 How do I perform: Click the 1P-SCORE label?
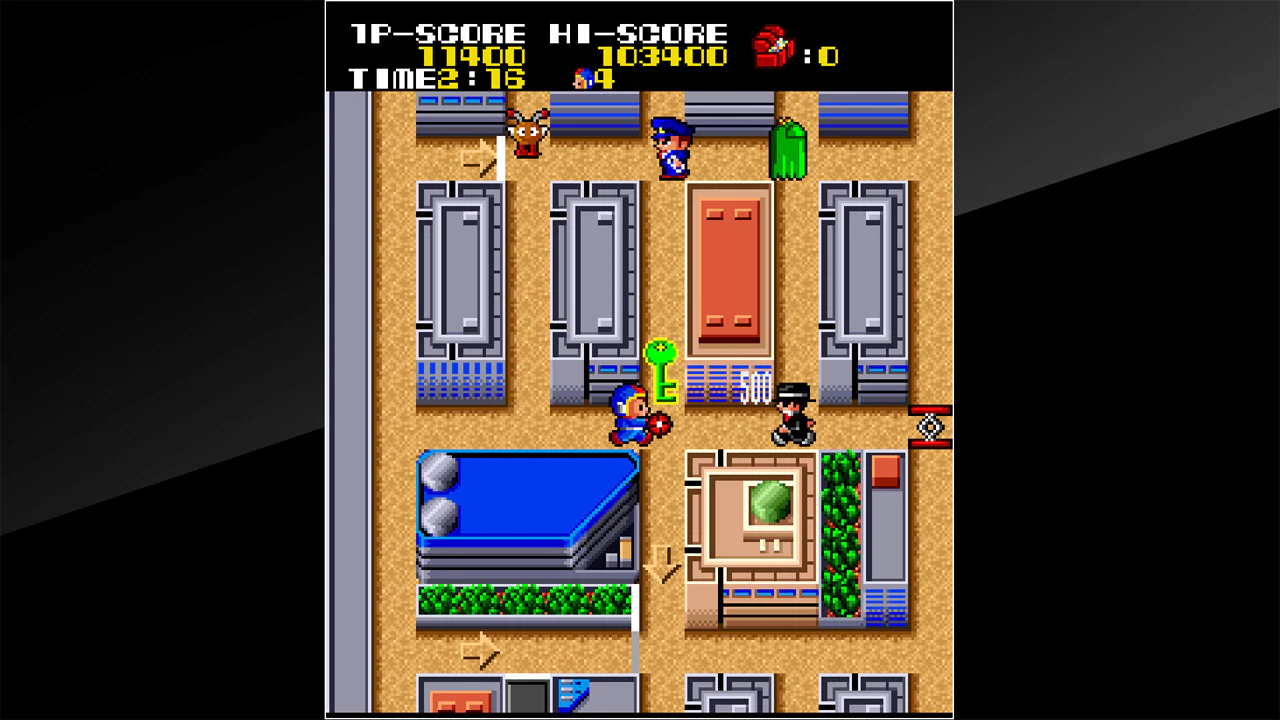(x=437, y=31)
